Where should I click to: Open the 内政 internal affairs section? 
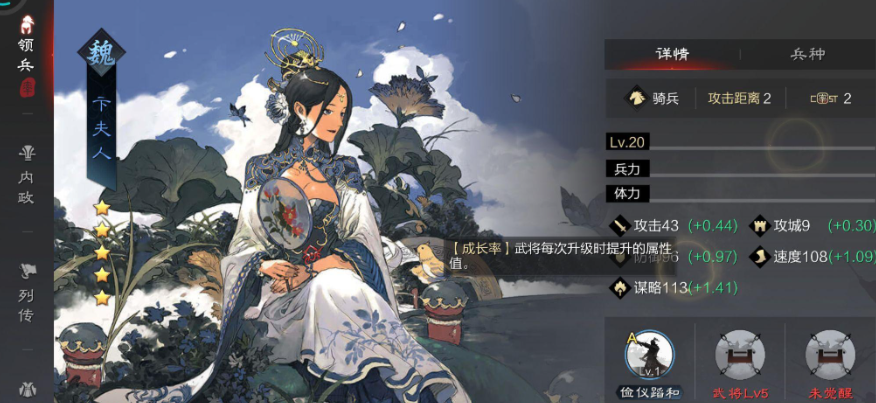26,175
